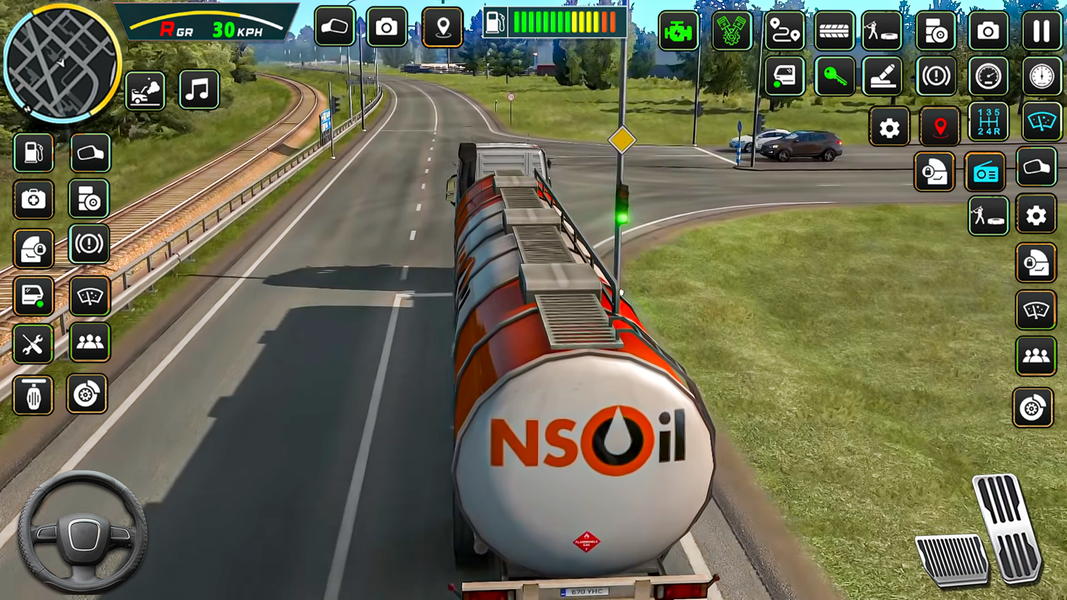Tap the green engine start icon
The height and width of the screenshot is (600, 1067).
pyautogui.click(x=679, y=31)
